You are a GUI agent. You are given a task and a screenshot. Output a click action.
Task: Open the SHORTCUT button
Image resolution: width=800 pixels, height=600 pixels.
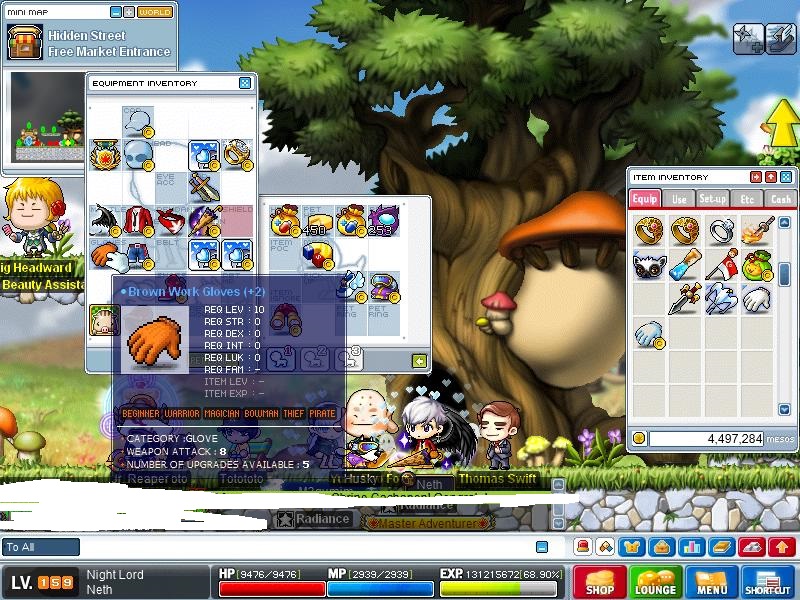[768, 582]
